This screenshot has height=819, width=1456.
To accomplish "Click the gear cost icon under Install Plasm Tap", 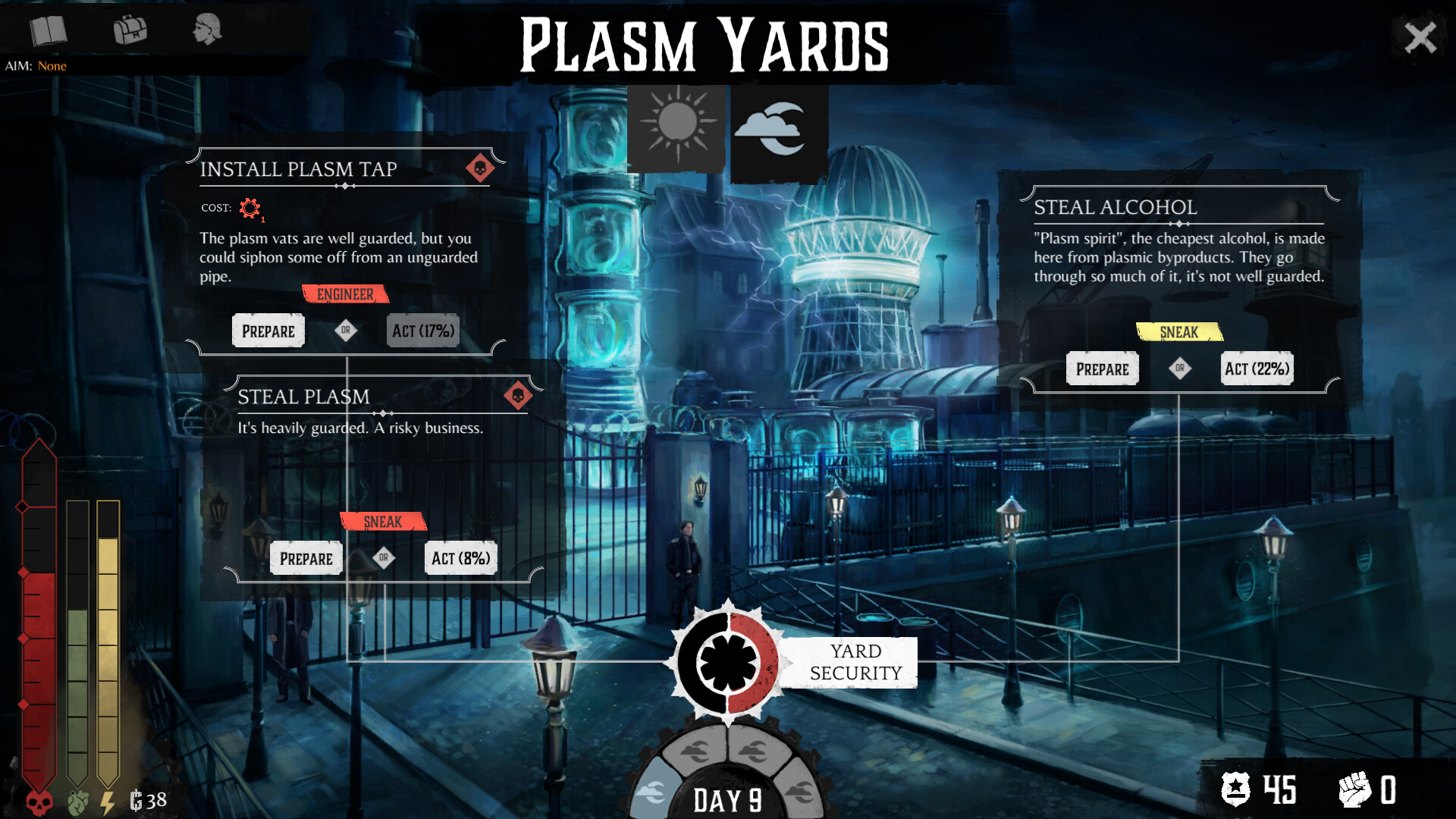I will (250, 209).
